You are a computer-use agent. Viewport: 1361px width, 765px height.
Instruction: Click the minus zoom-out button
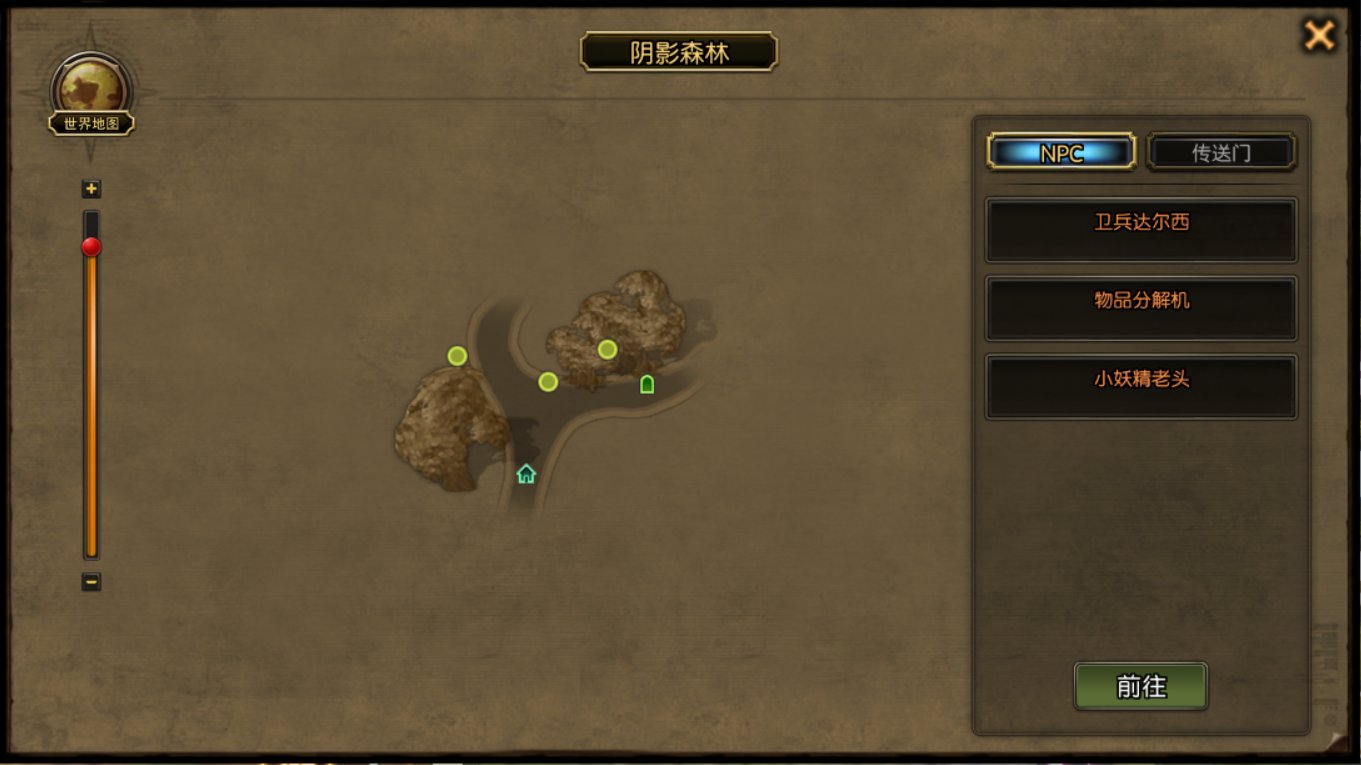92,581
